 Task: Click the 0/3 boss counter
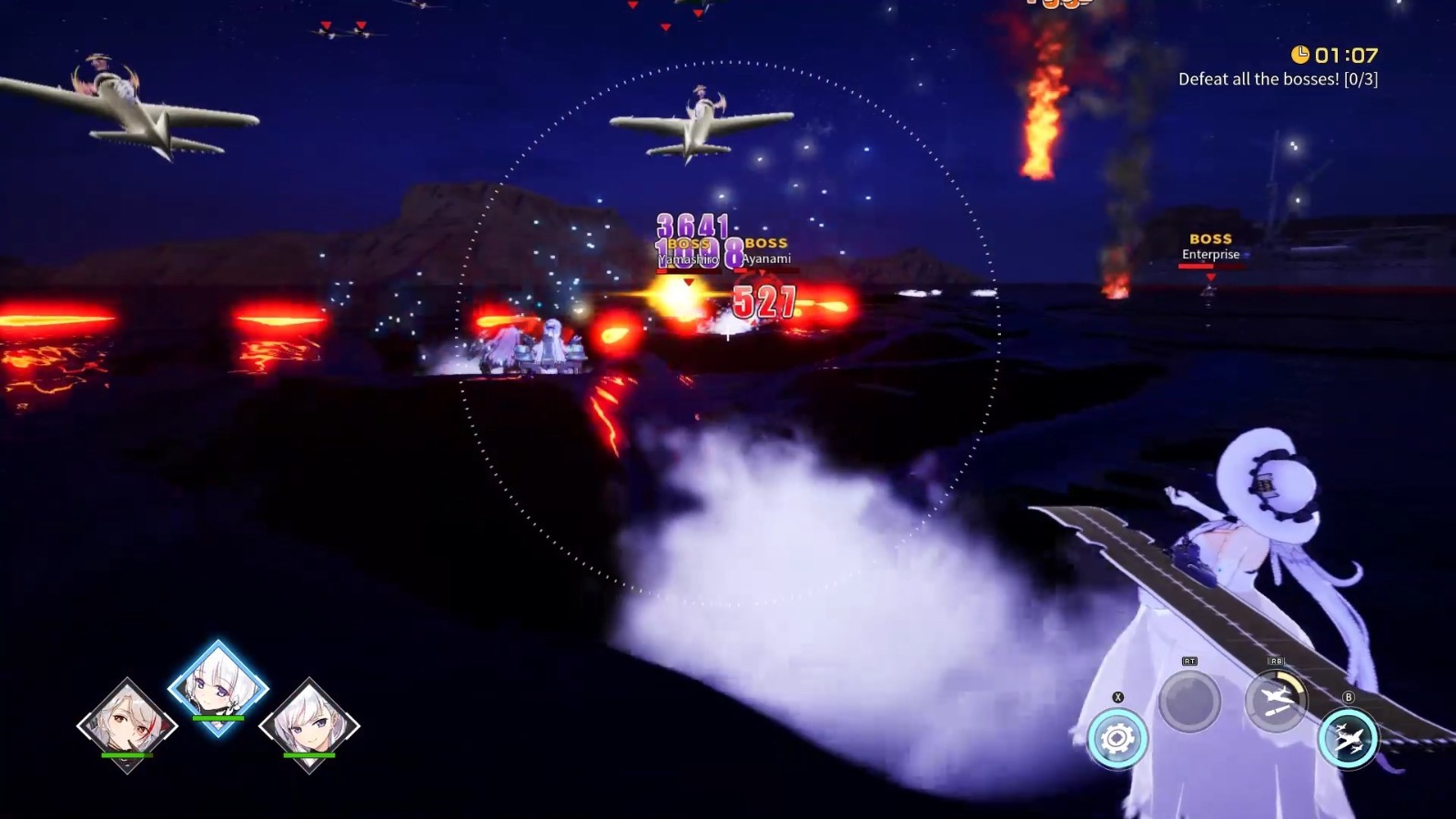point(1361,80)
